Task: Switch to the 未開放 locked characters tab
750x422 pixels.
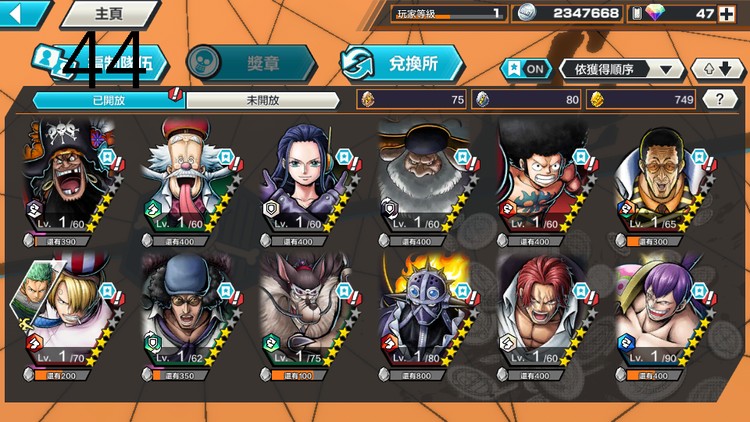Action: (x=266, y=99)
